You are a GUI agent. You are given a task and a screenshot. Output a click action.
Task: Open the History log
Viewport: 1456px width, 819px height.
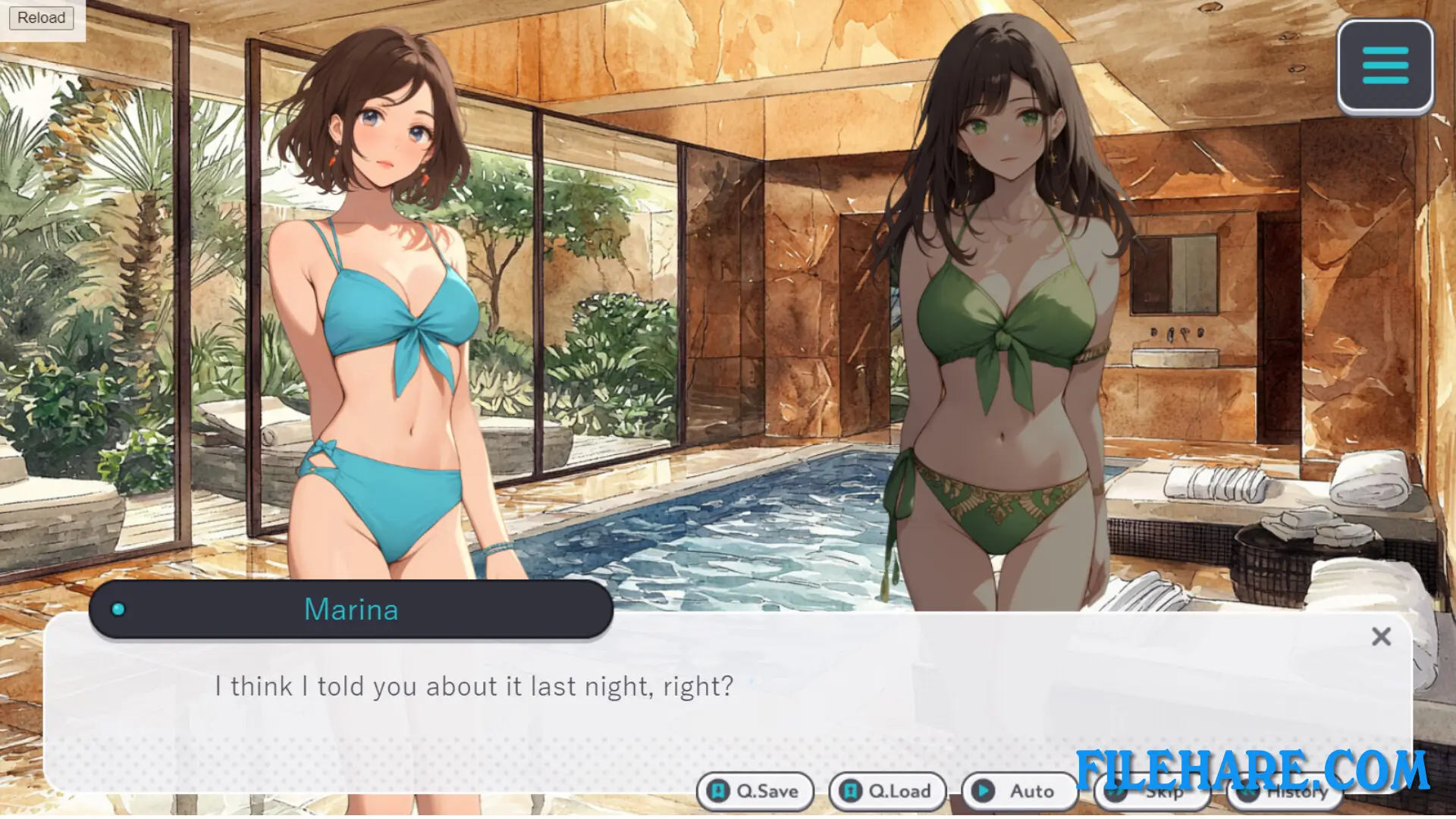1285,791
